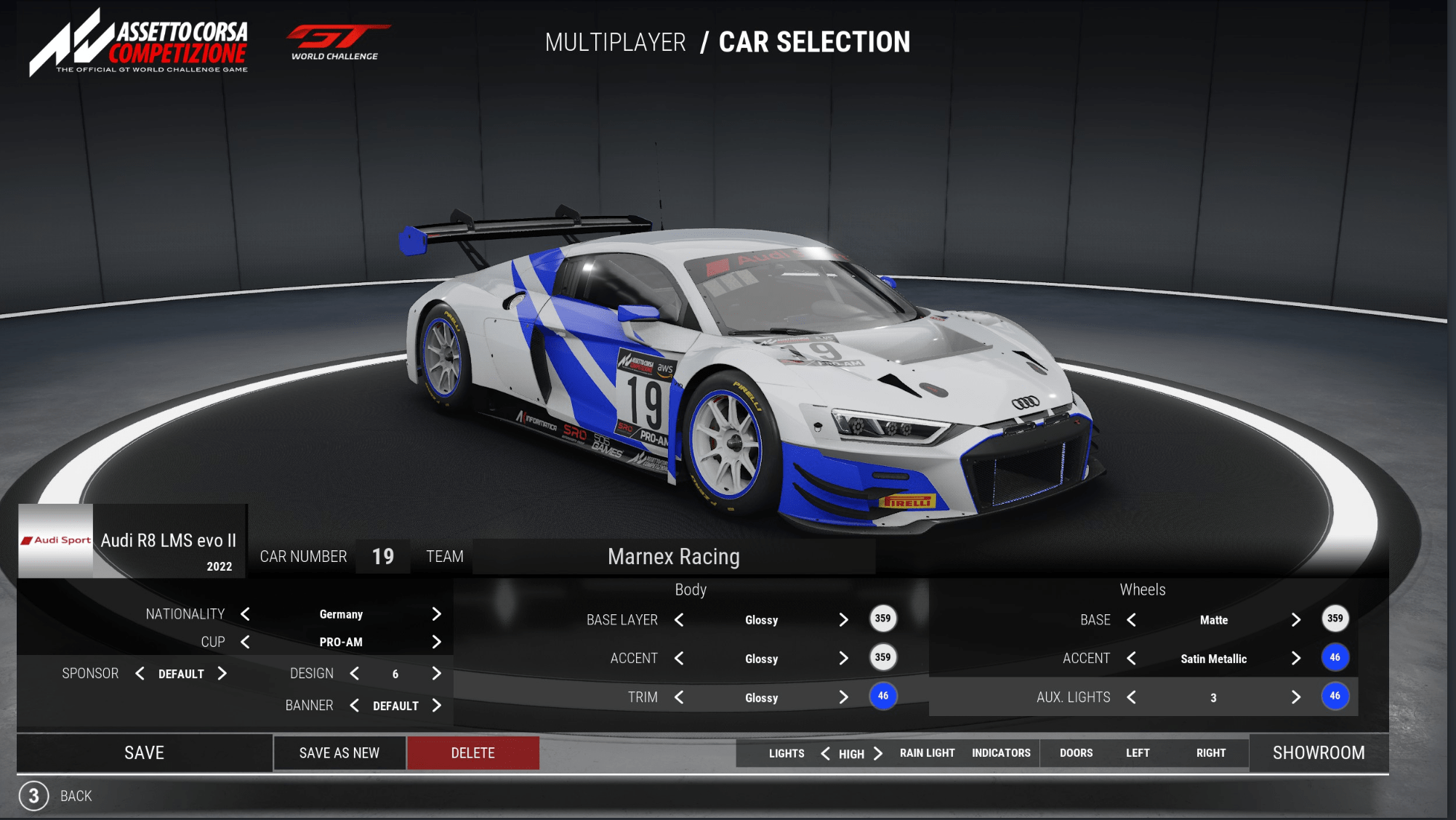Cycle Sponsor to the next option
Viewport: 1456px width, 820px height.
click(222, 674)
